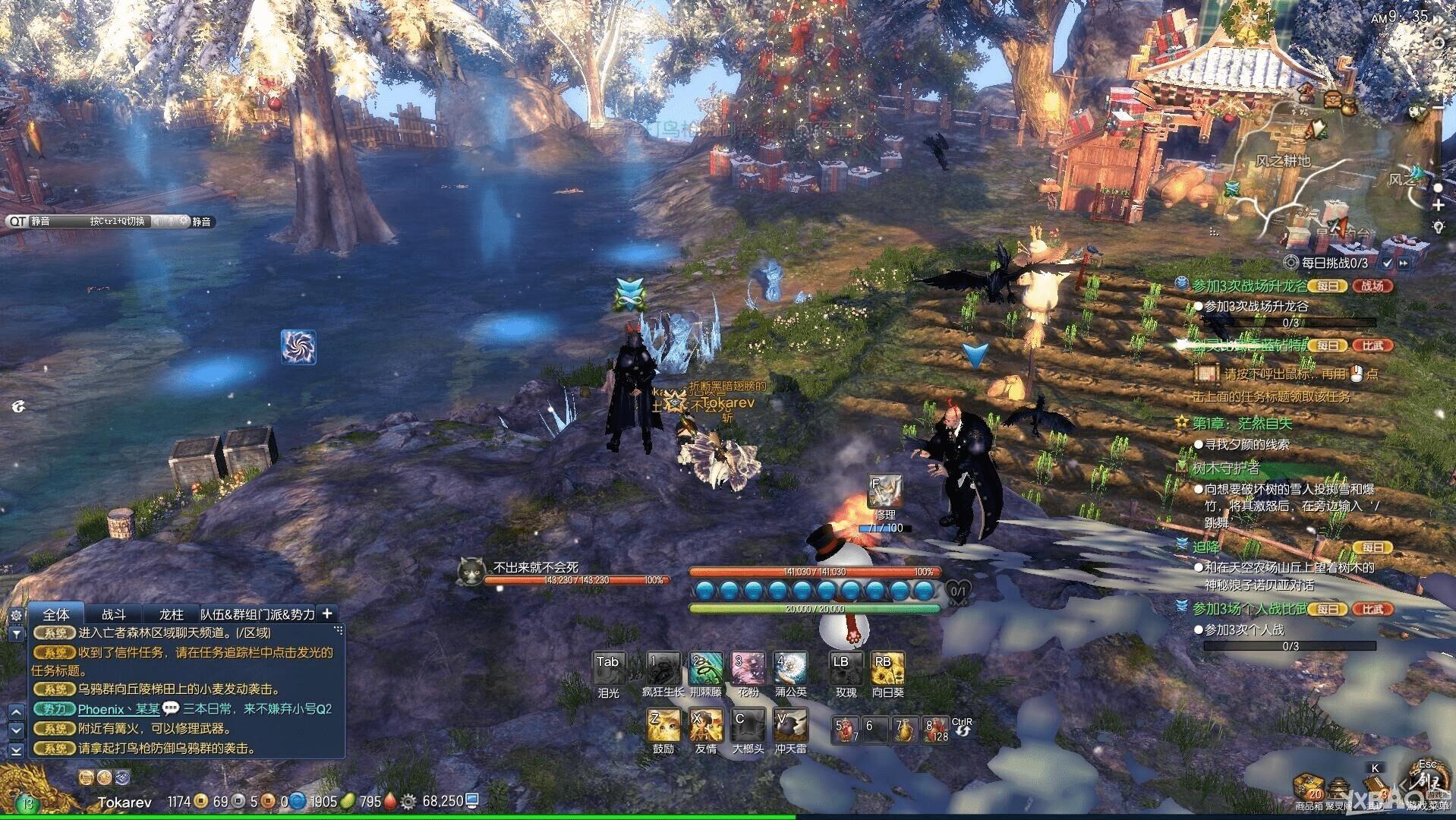Click player link Phoenix、某某 in chat
The width and height of the screenshot is (1456, 820).
[119, 709]
